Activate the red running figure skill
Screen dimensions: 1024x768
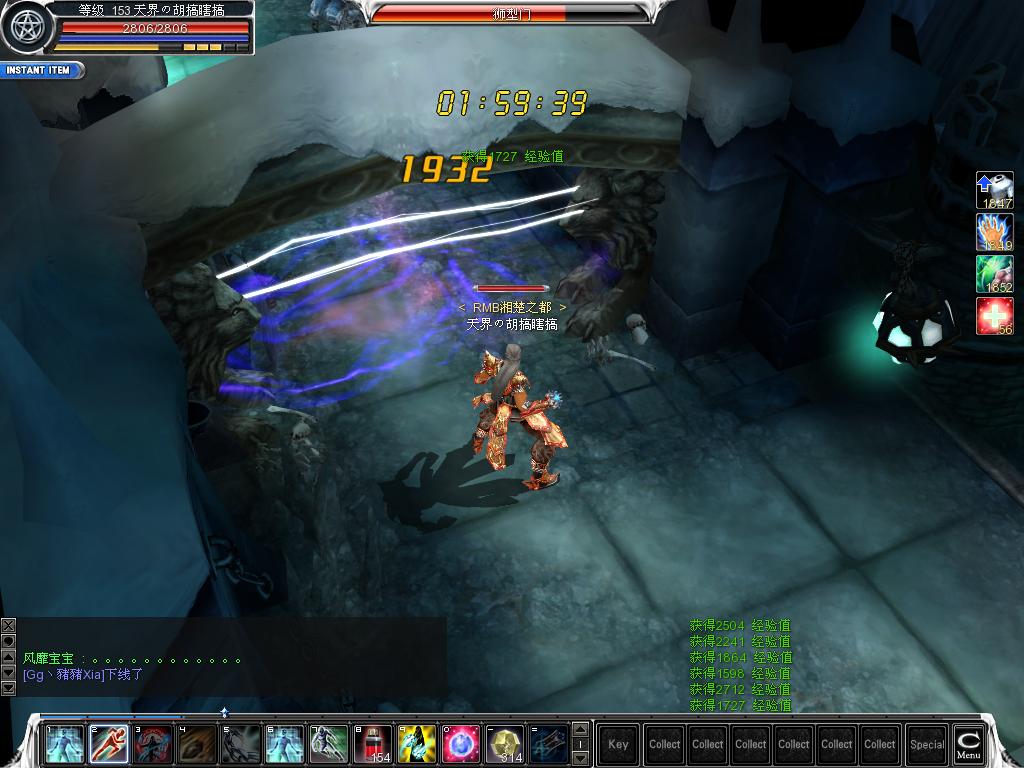[109, 744]
